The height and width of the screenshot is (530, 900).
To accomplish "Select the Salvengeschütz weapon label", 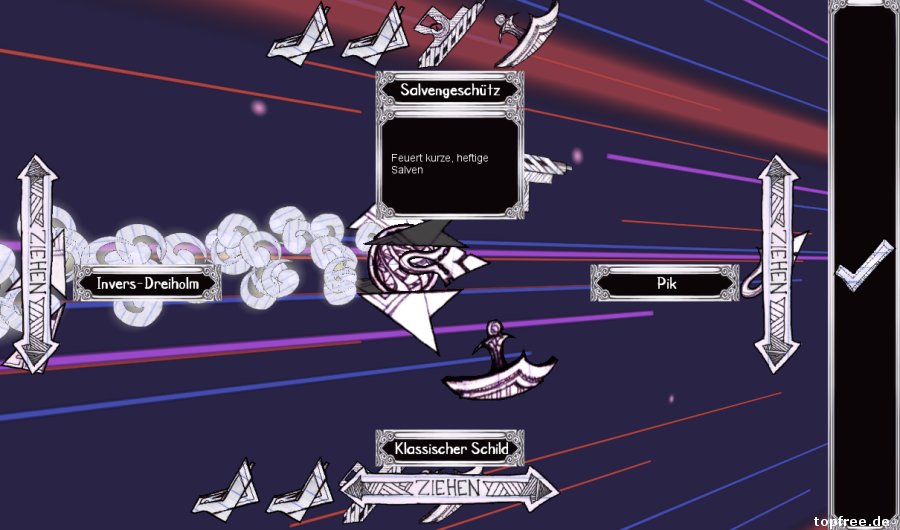I will pyautogui.click(x=450, y=89).
